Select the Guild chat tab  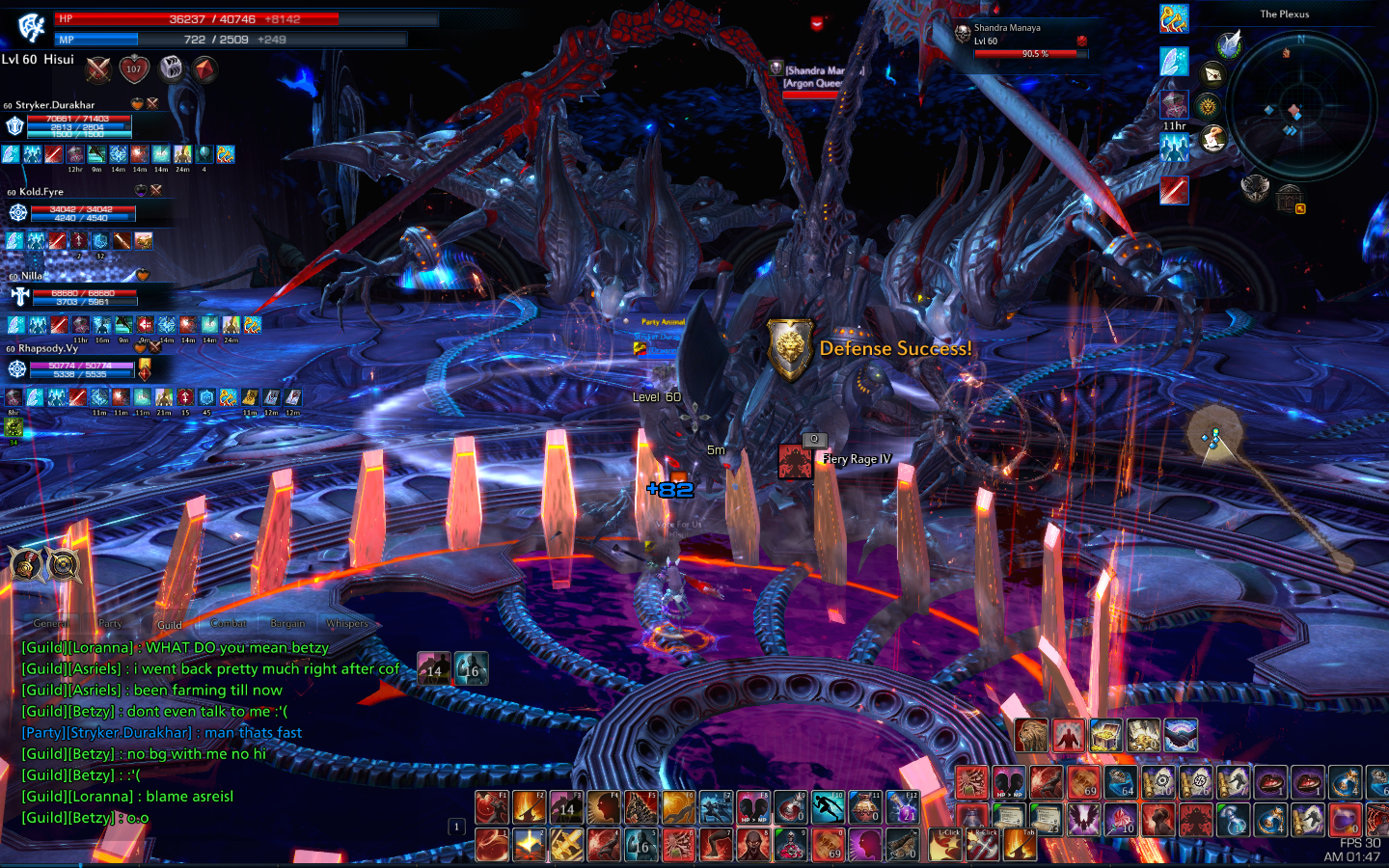170,624
